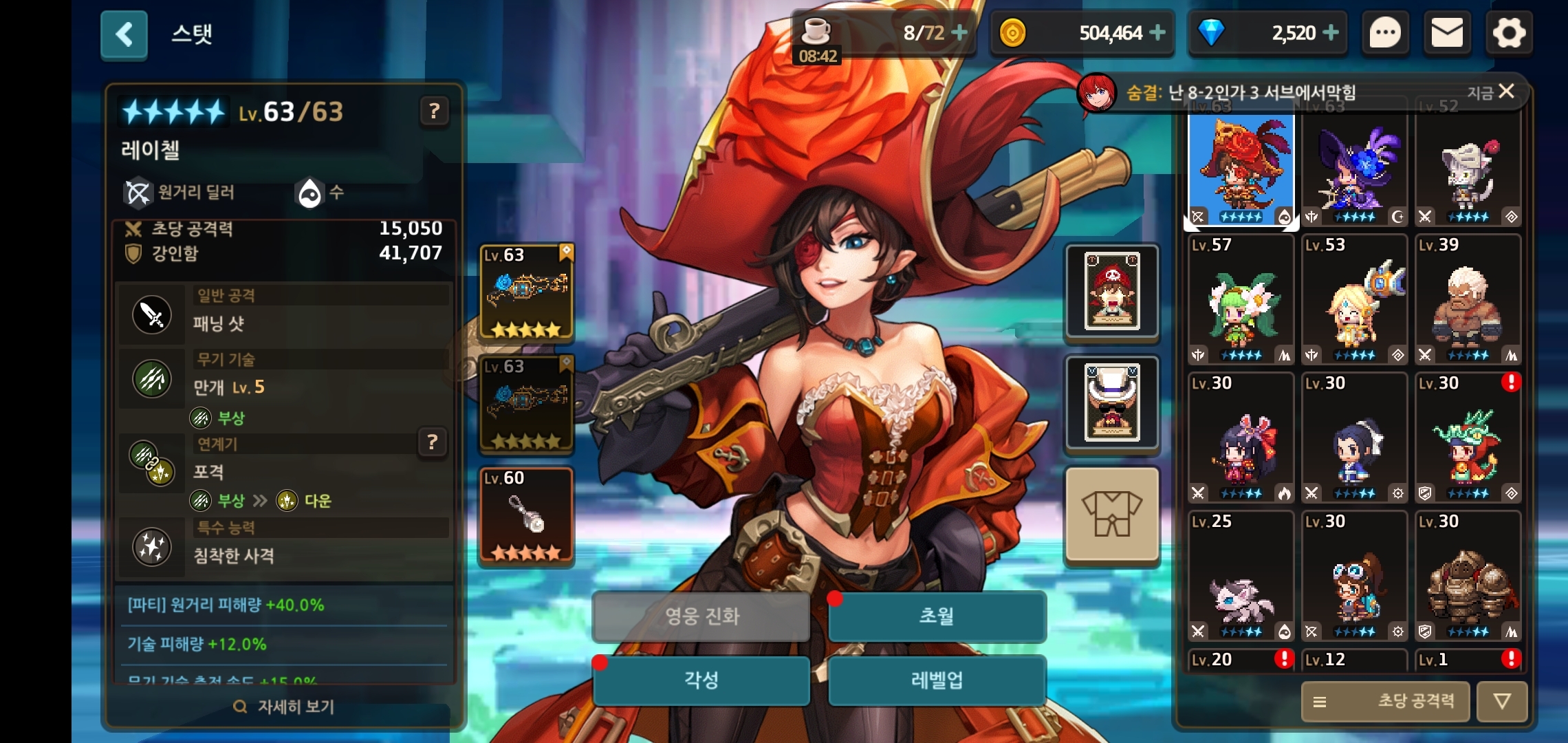The width and height of the screenshot is (1568, 743).
Task: Open the settings gear menu
Action: (1509, 33)
